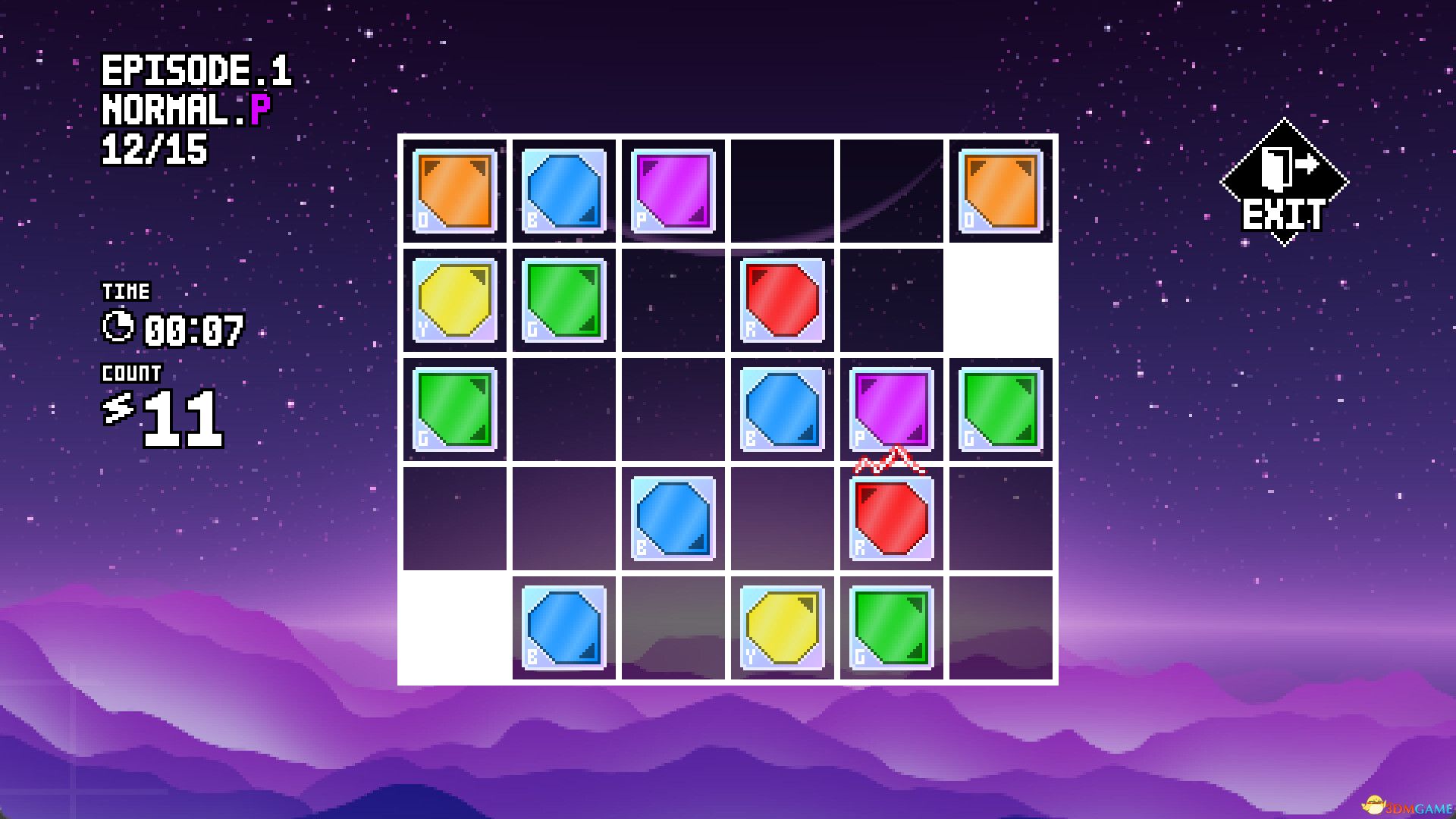Click the green G tile in the bottom row
This screenshot has height=819, width=1456.
pyautogui.click(x=890, y=627)
